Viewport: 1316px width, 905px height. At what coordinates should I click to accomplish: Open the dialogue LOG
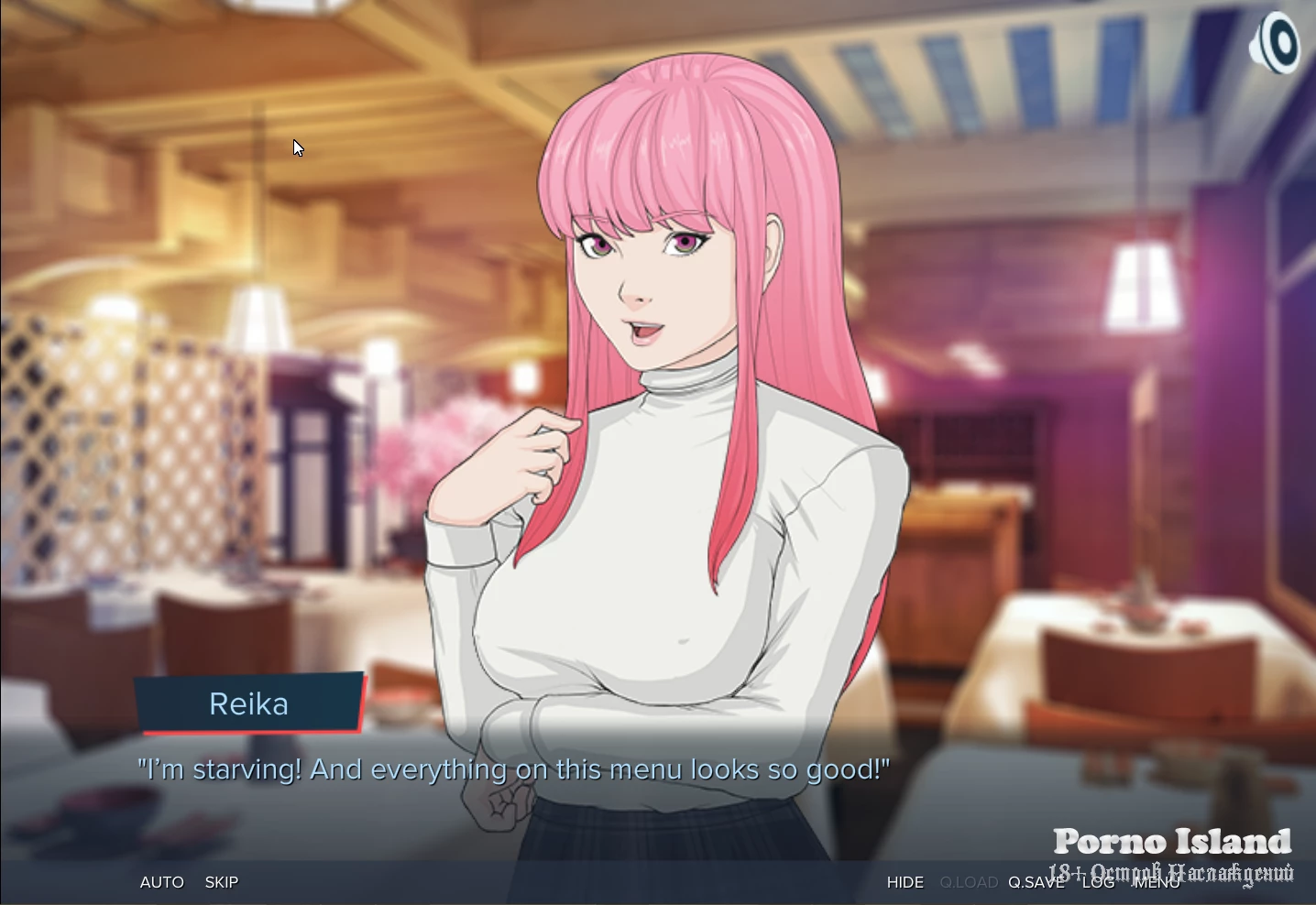[x=1098, y=882]
